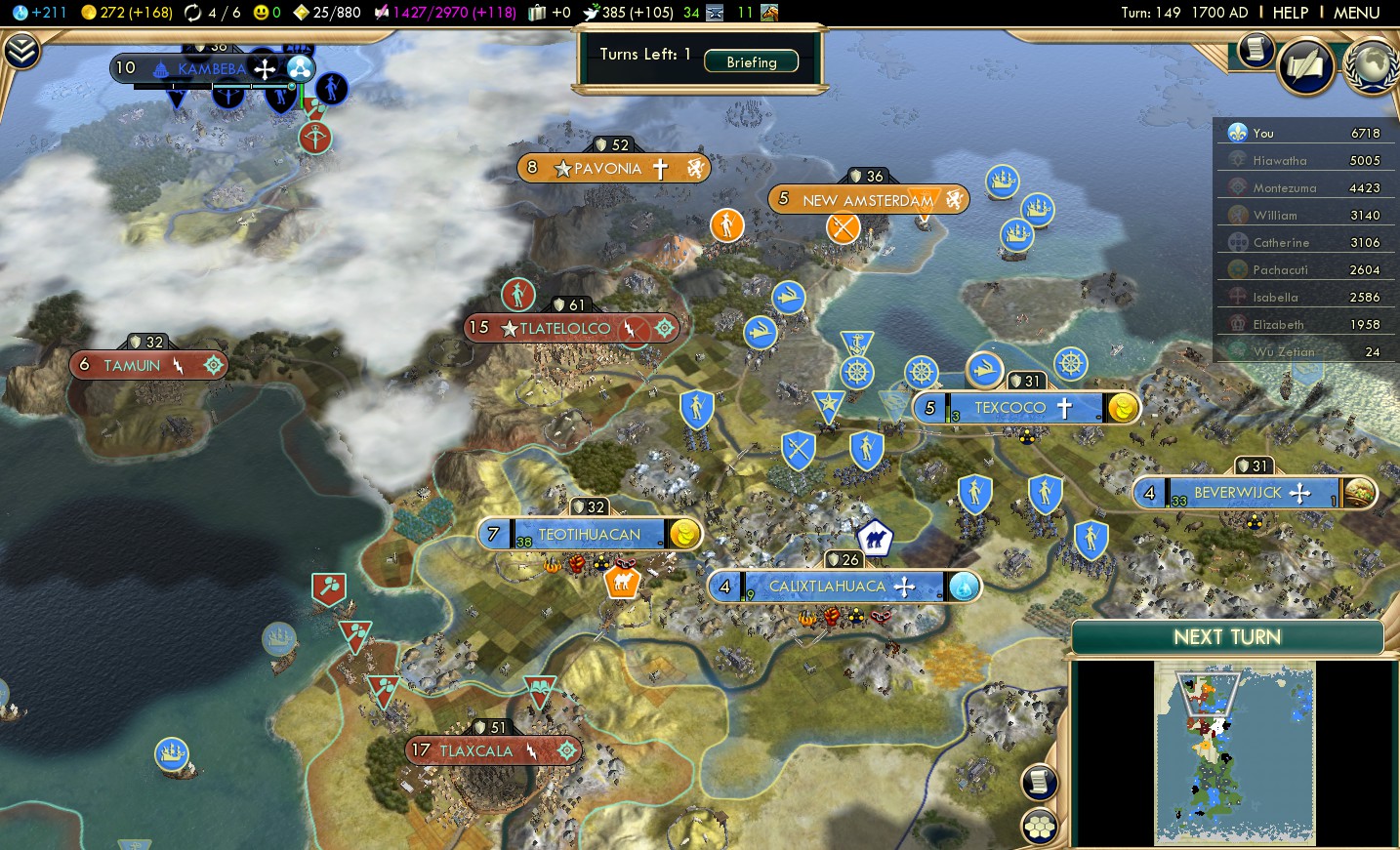This screenshot has height=850, width=1400.
Task: Toggle the hex grid button near the minimap
Action: click(1040, 827)
